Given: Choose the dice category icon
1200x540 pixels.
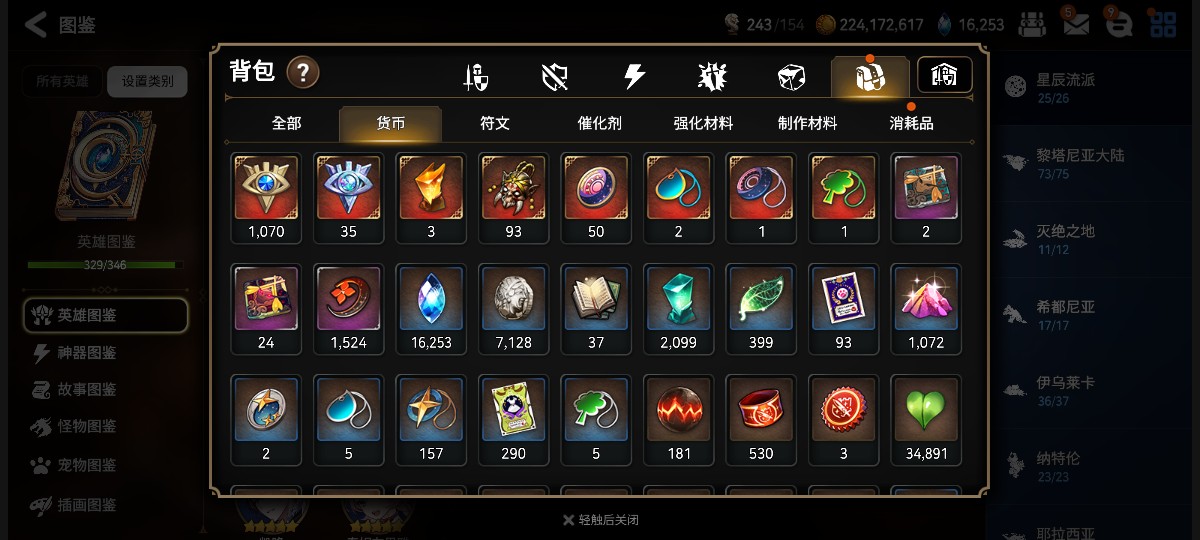Looking at the screenshot, I should [791, 76].
